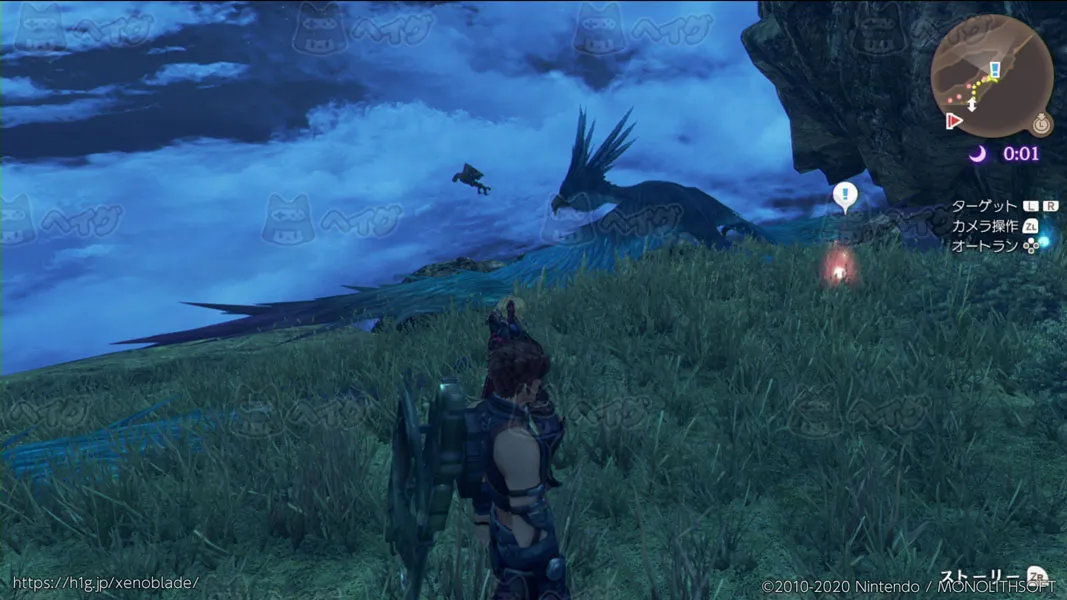Open the circular minimap
Viewport: 1067px width, 600px height.
[x=990, y=77]
